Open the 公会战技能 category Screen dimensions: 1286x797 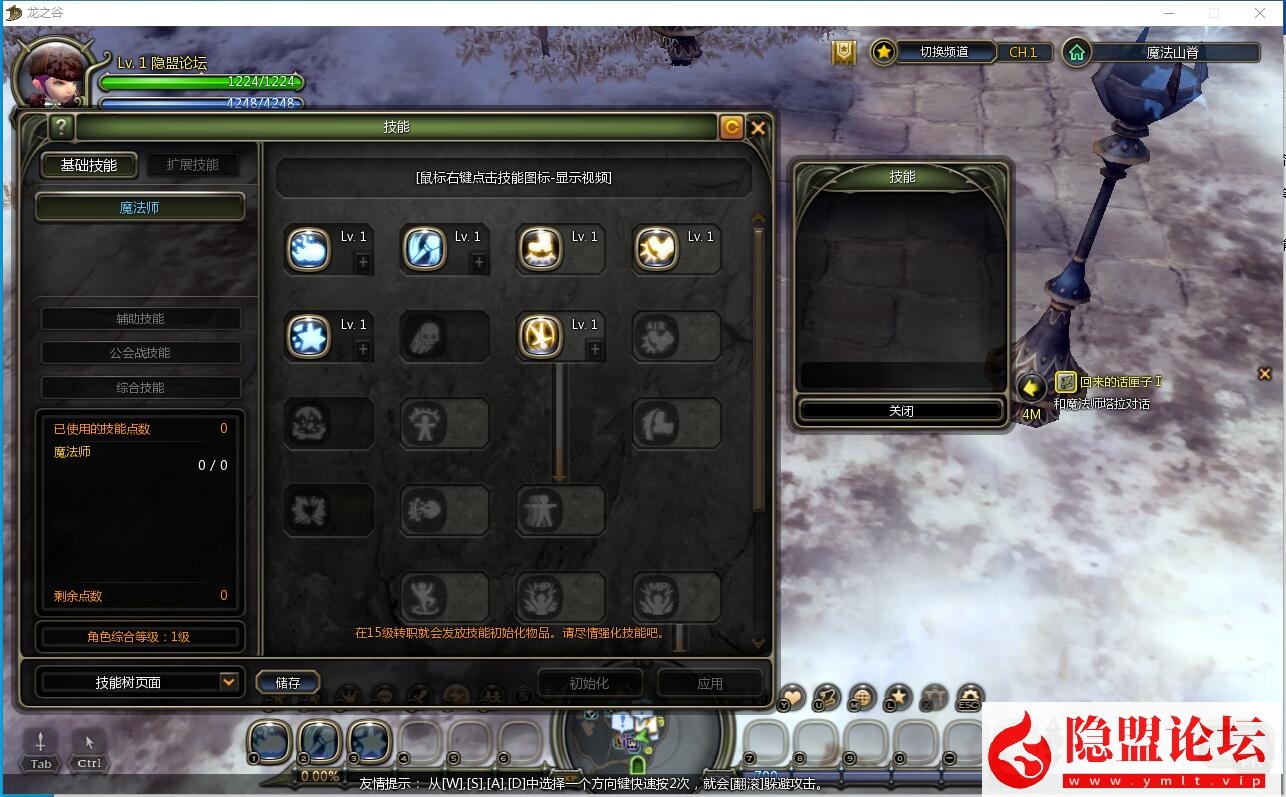click(x=140, y=353)
